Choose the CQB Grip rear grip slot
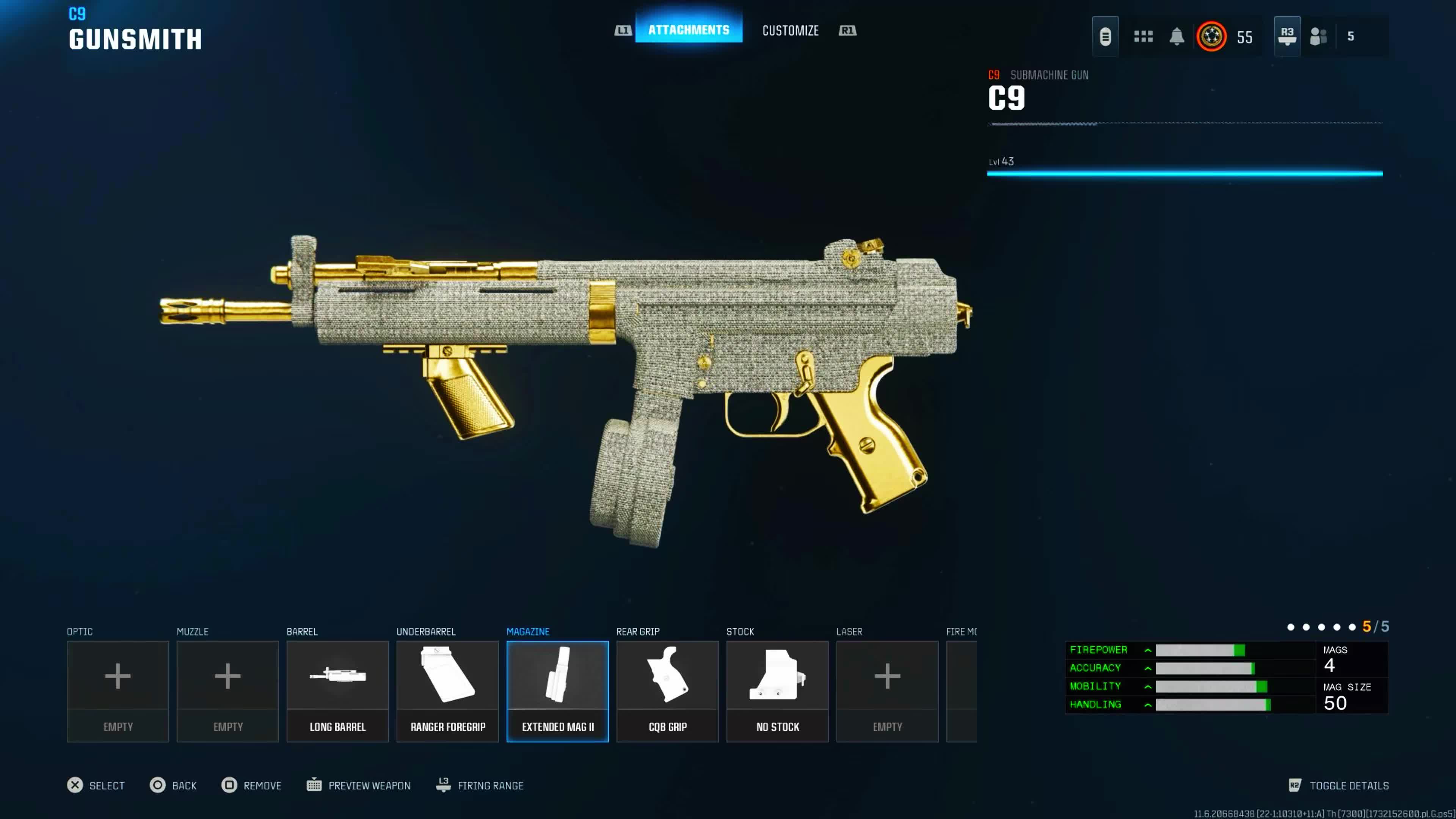 (x=667, y=691)
